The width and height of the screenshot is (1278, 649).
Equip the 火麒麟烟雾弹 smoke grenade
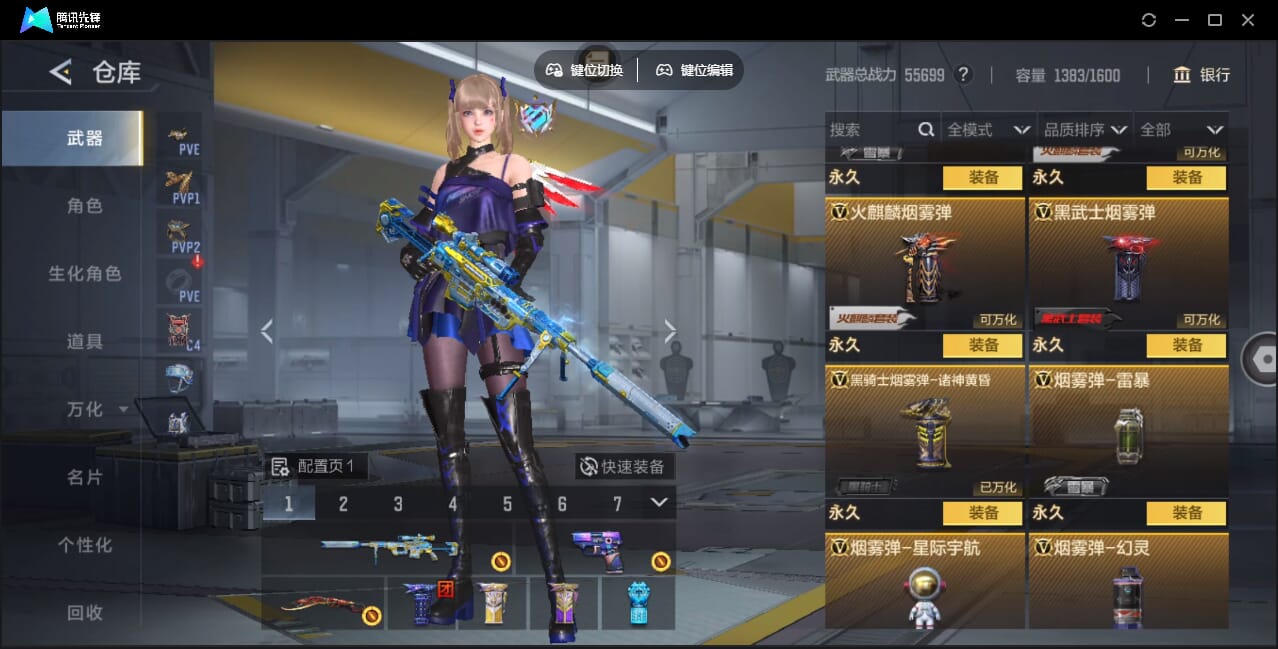(982, 345)
